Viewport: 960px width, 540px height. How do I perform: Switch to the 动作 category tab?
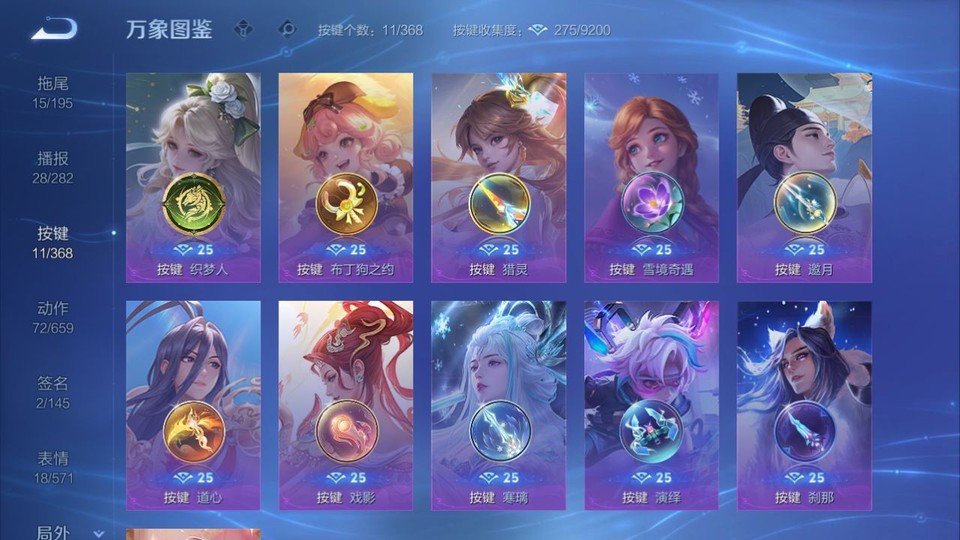point(53,317)
